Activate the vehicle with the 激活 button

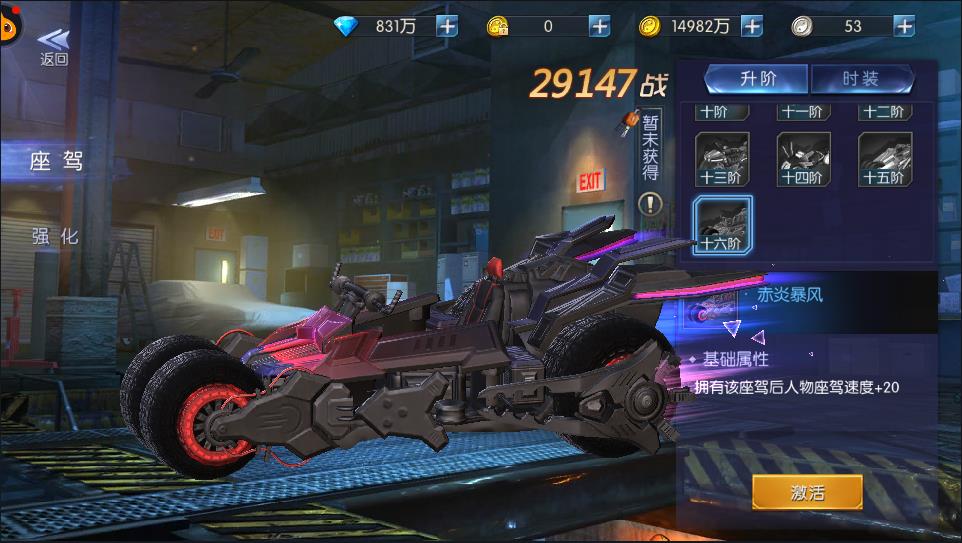(807, 491)
